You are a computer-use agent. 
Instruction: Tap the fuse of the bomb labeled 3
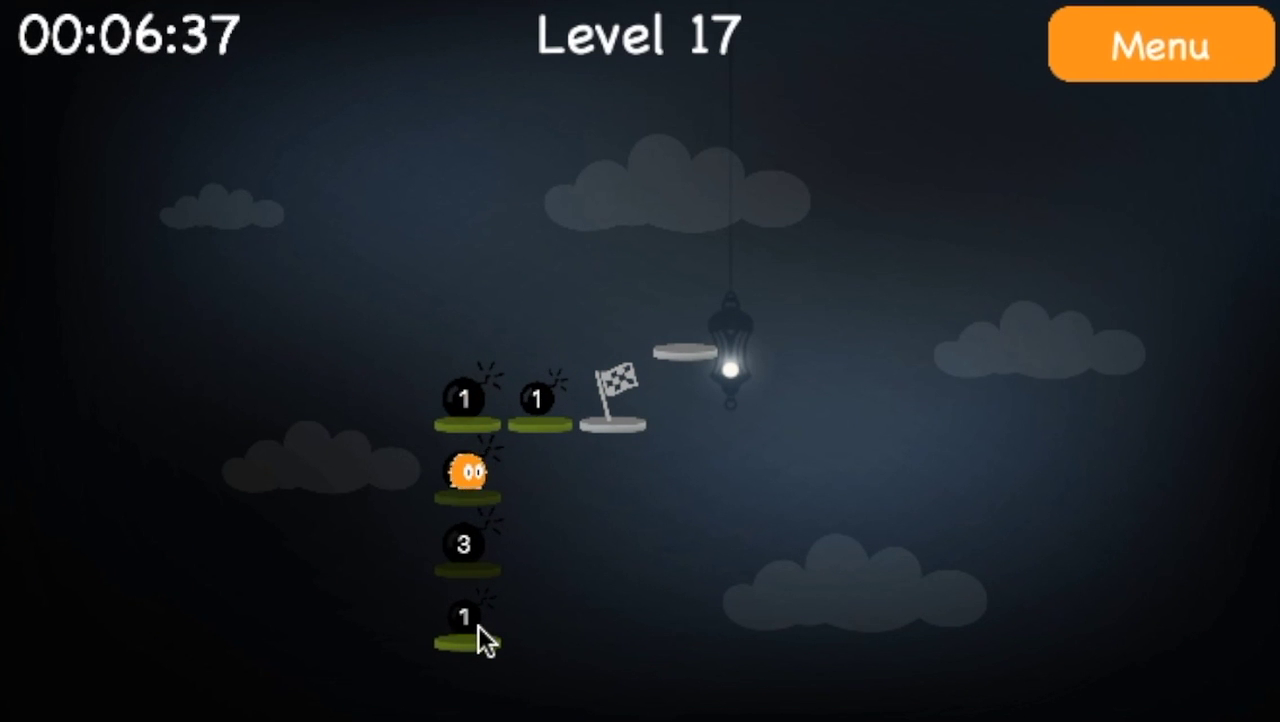pos(488,522)
